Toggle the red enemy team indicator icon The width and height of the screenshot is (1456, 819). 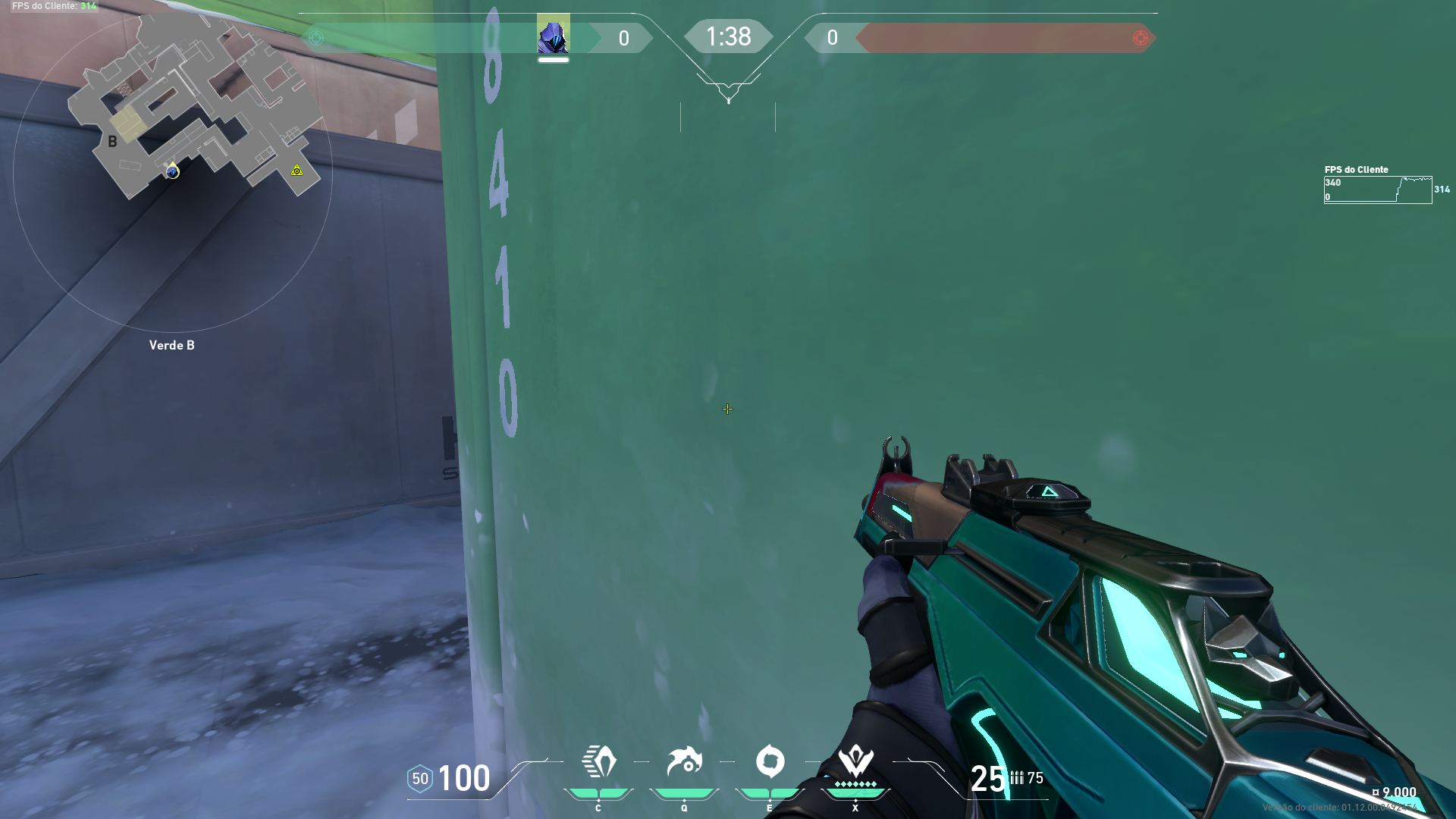click(1139, 37)
